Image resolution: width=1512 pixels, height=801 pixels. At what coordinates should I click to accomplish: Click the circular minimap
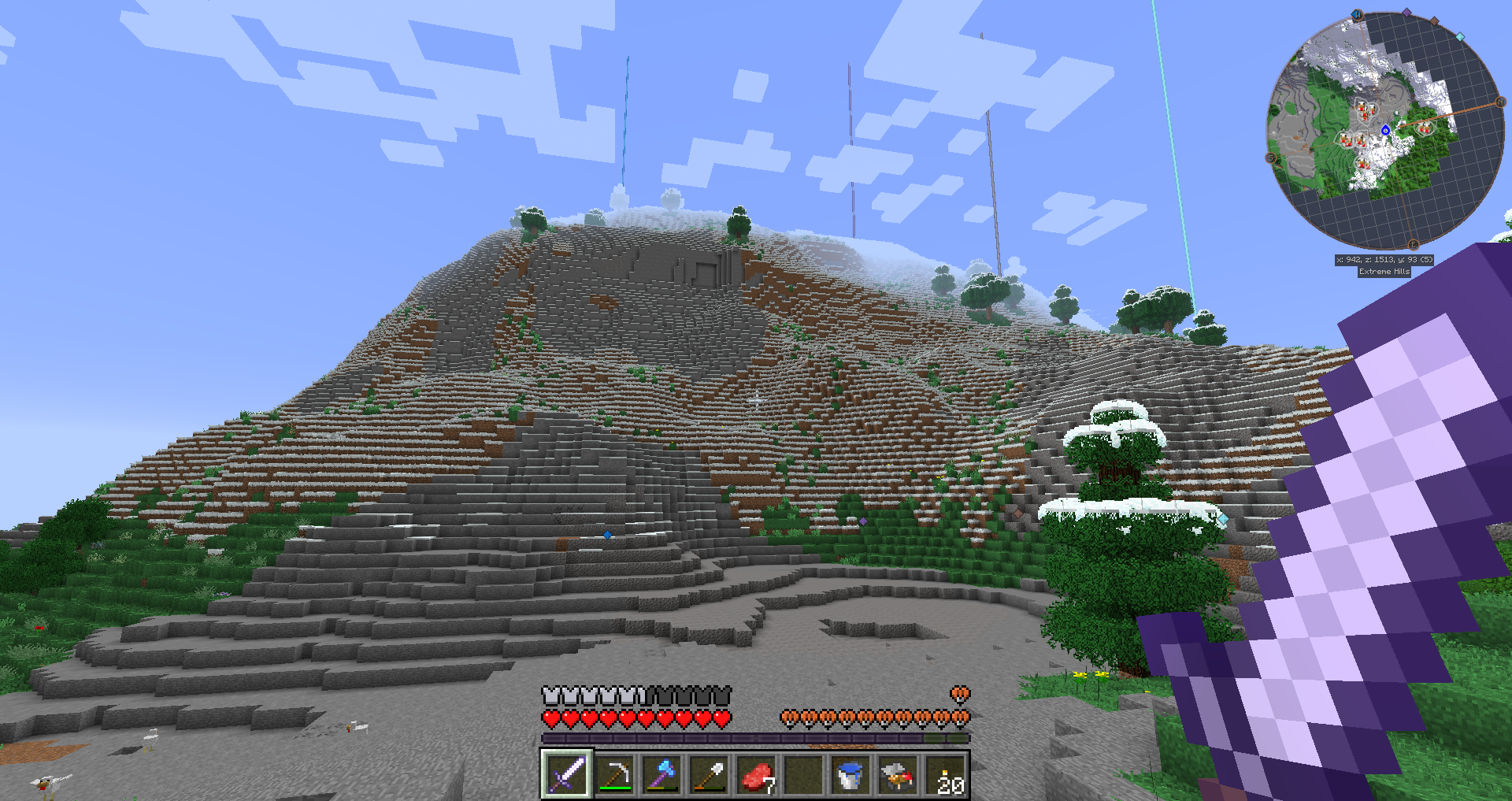tap(1386, 131)
